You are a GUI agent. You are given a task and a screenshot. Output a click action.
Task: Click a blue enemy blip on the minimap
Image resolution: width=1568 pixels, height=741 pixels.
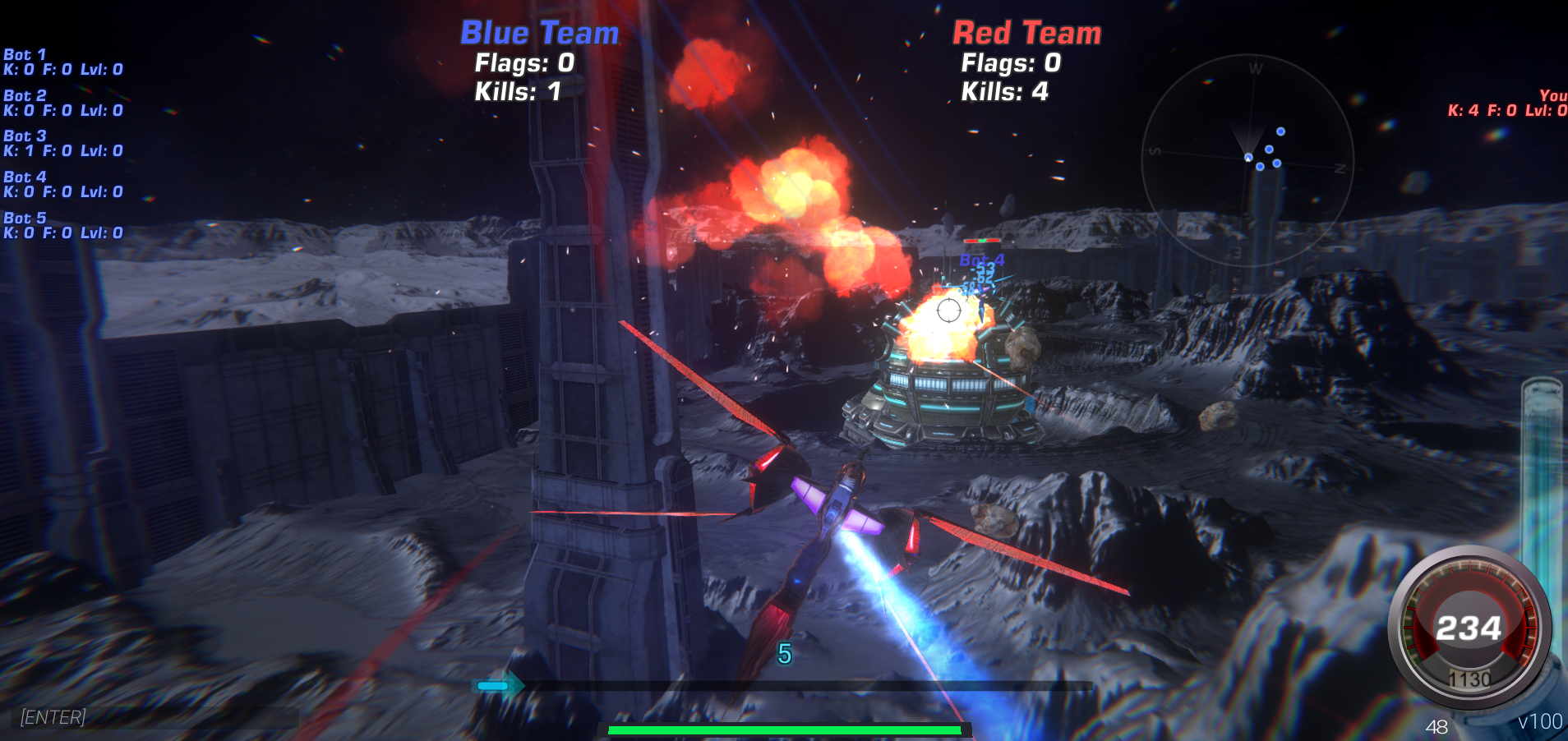coord(1279,130)
